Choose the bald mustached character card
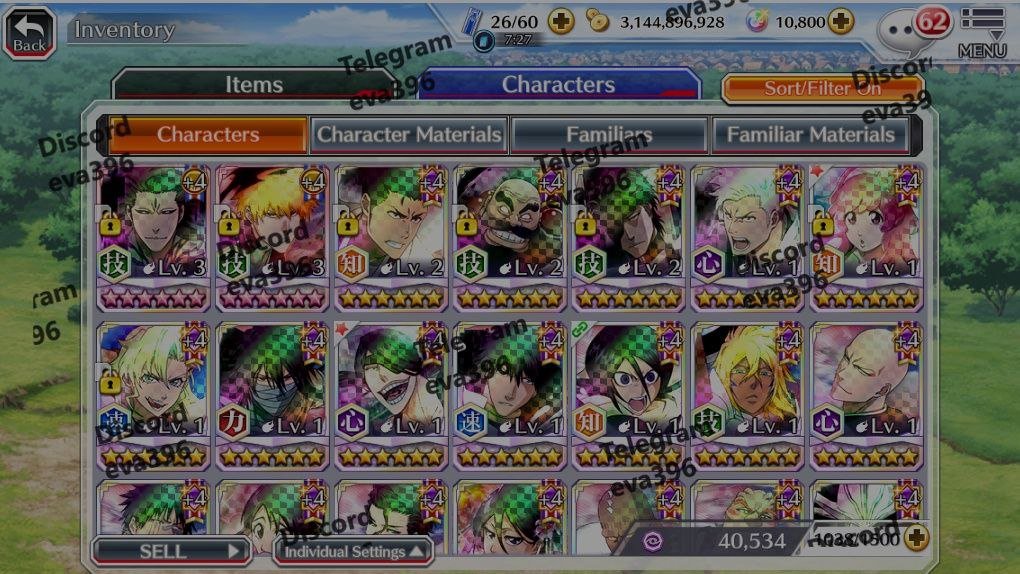1020x574 pixels. pyautogui.click(x=510, y=238)
